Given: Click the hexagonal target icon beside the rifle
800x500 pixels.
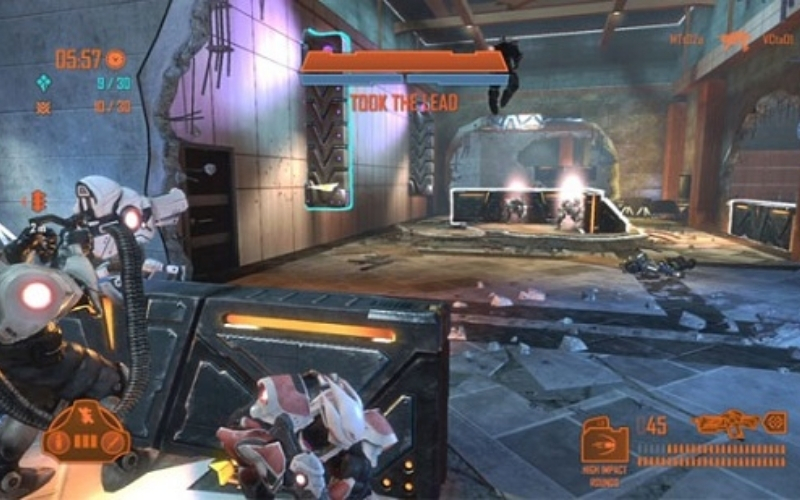Looking at the screenshot, I should click(775, 423).
